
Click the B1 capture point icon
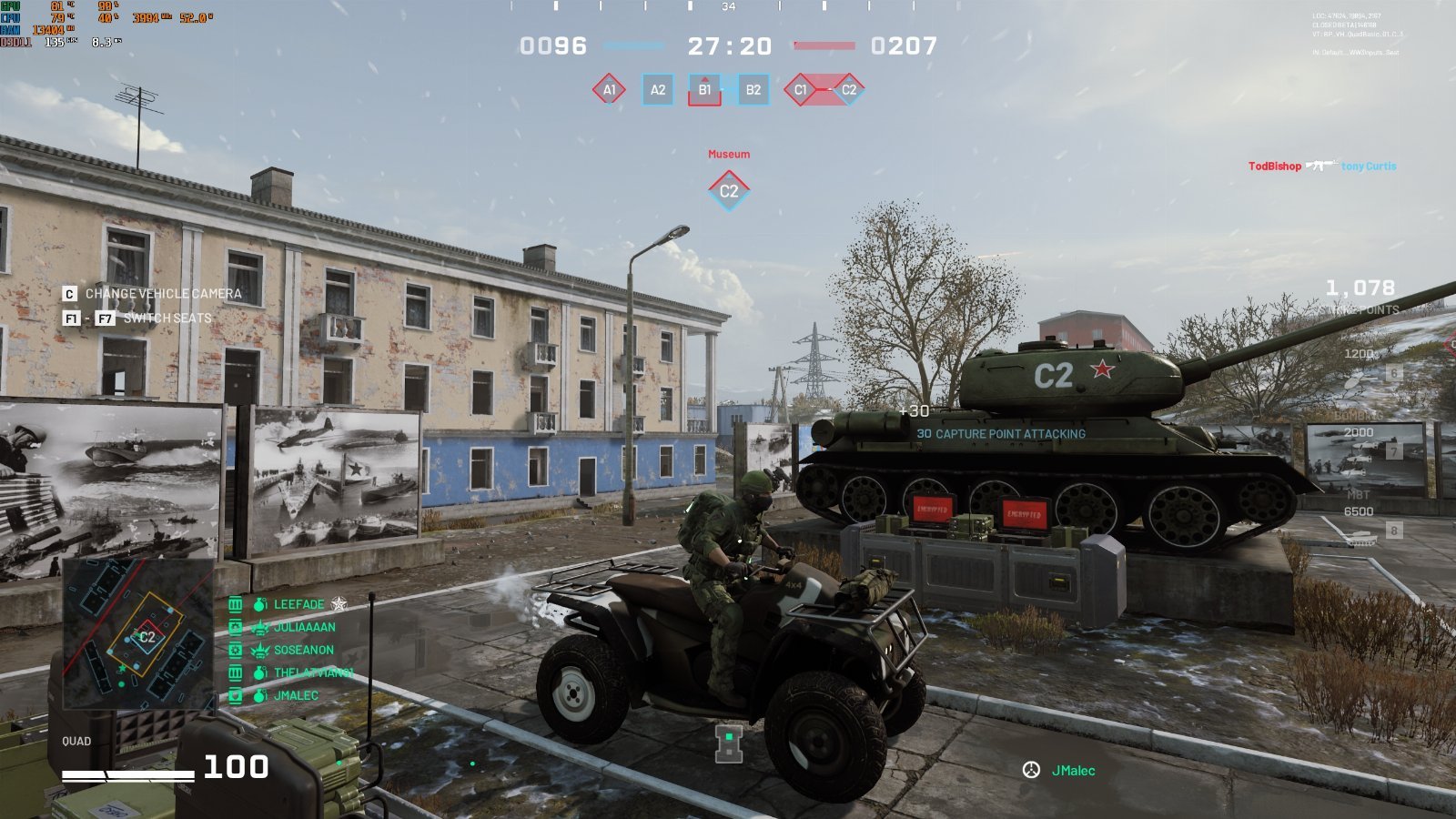[x=704, y=90]
